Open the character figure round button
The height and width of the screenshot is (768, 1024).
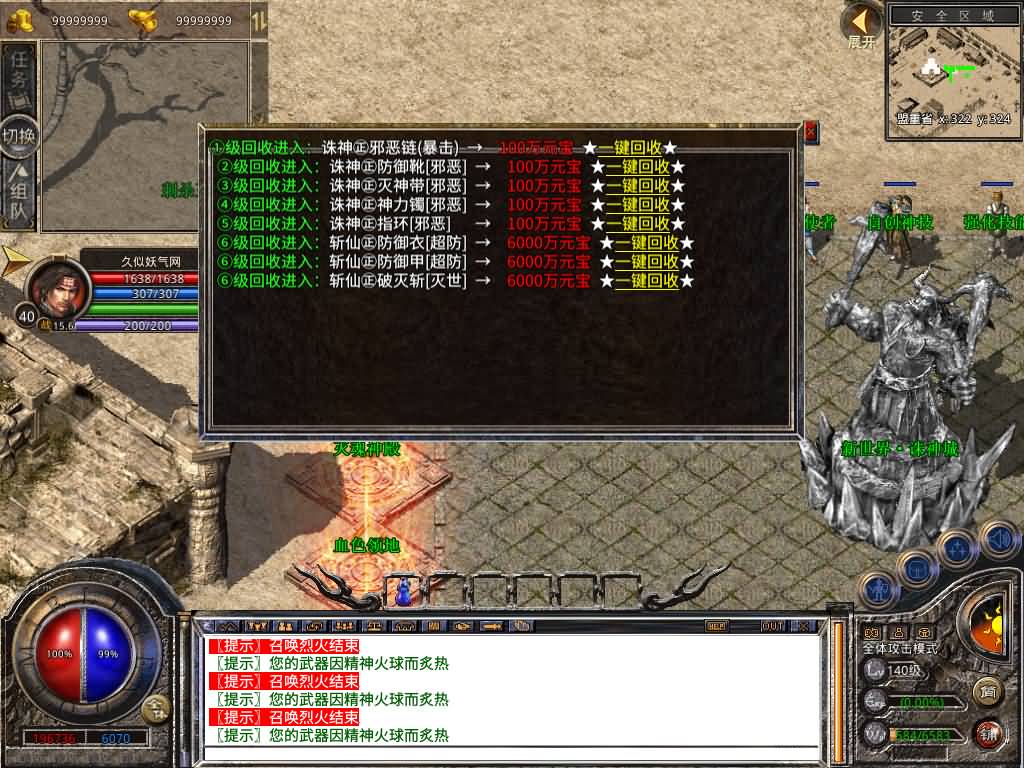pyautogui.click(x=879, y=590)
